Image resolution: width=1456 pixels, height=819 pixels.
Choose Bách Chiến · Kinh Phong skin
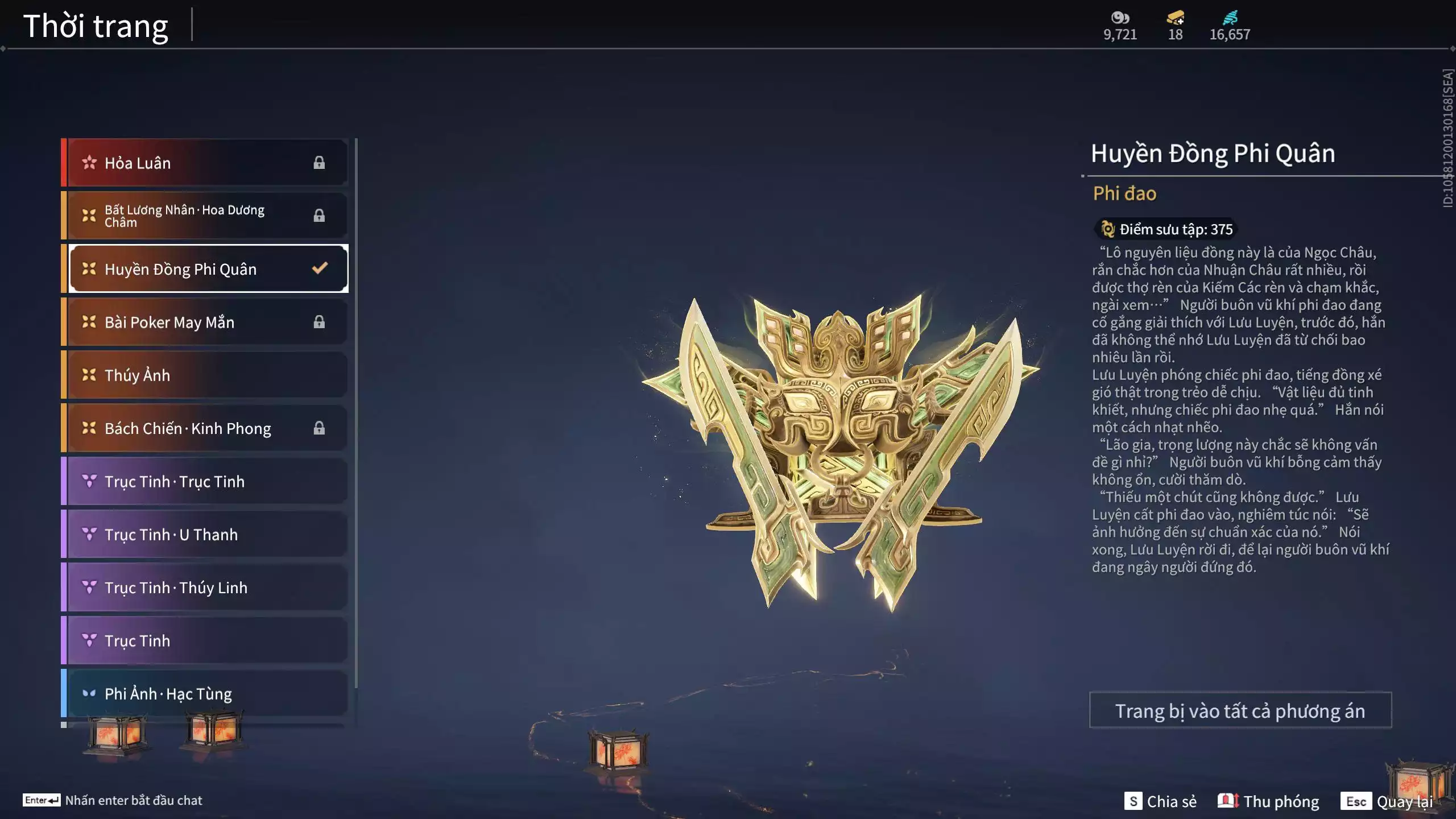[x=205, y=428]
